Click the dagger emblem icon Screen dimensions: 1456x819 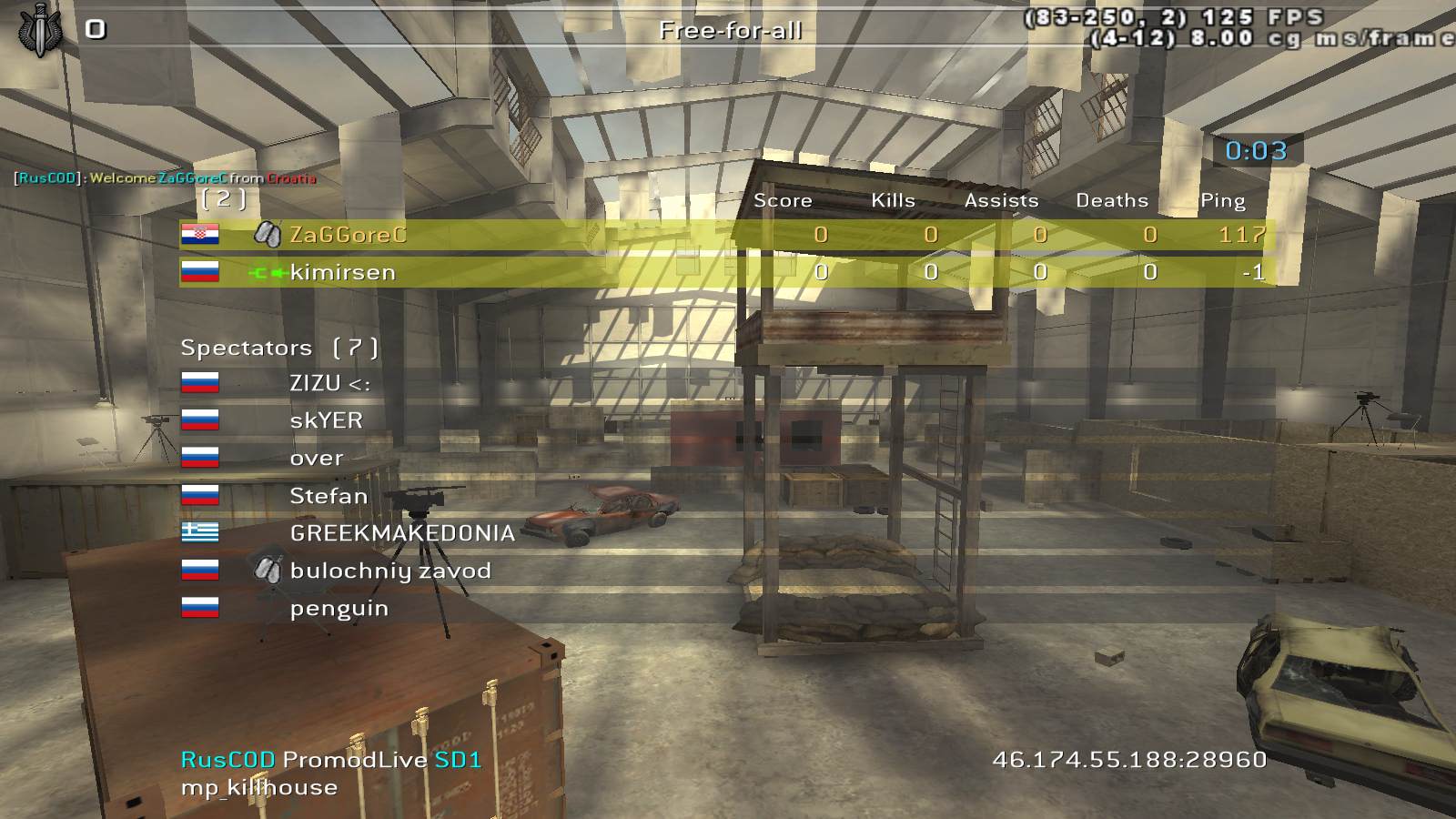point(38,29)
